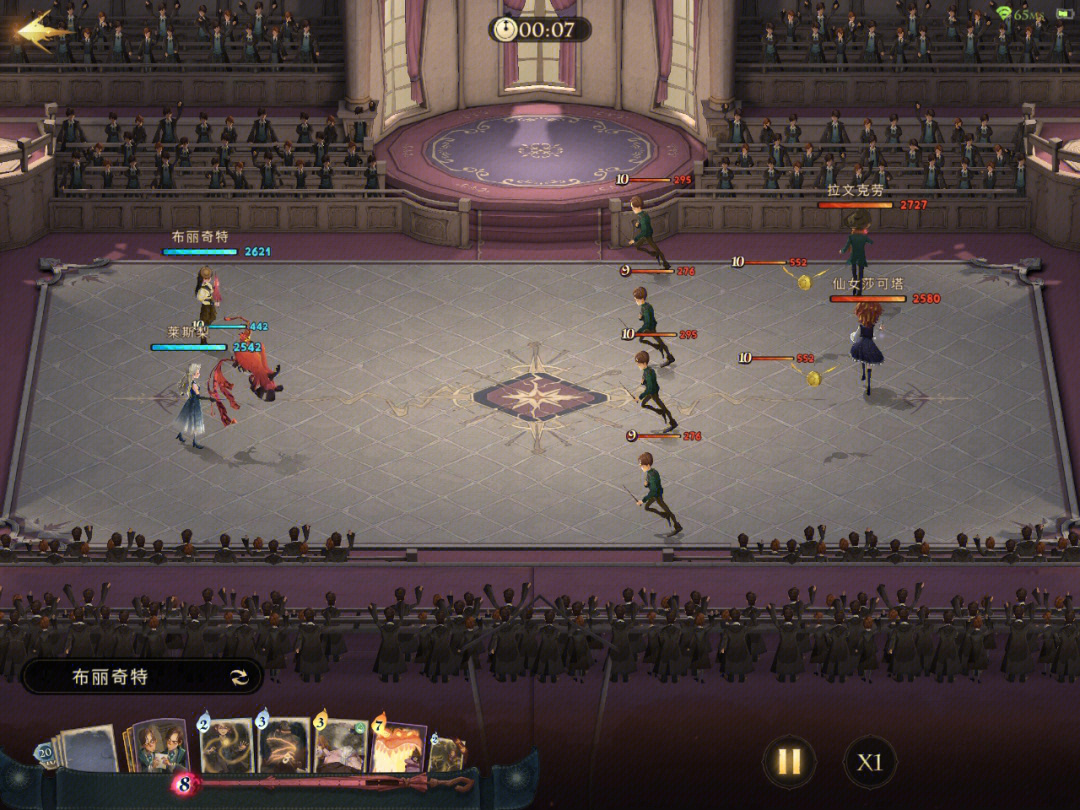Toggle the X1 battle speed
This screenshot has height=810, width=1080.
869,762
